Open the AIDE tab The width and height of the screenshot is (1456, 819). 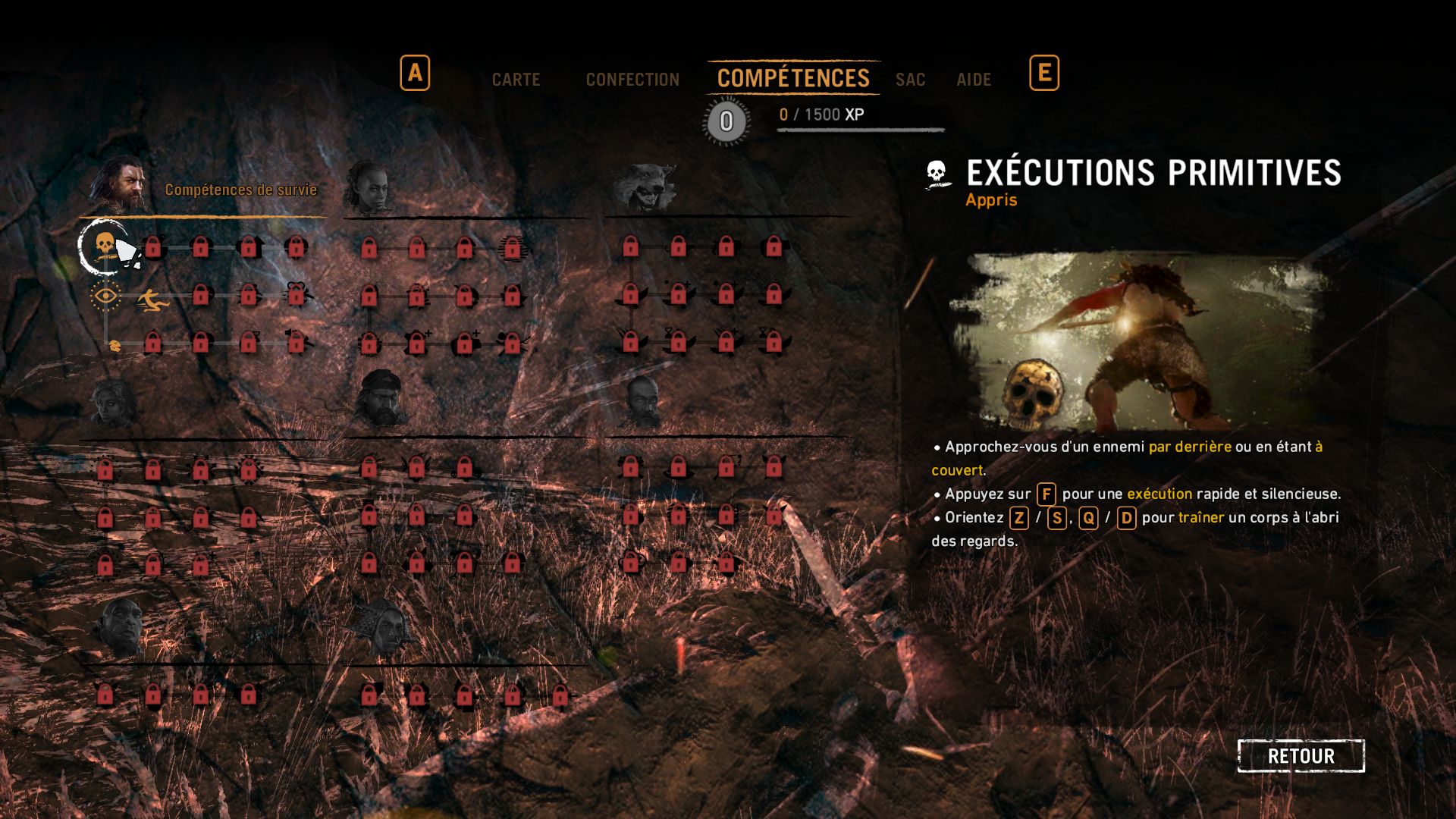click(974, 79)
